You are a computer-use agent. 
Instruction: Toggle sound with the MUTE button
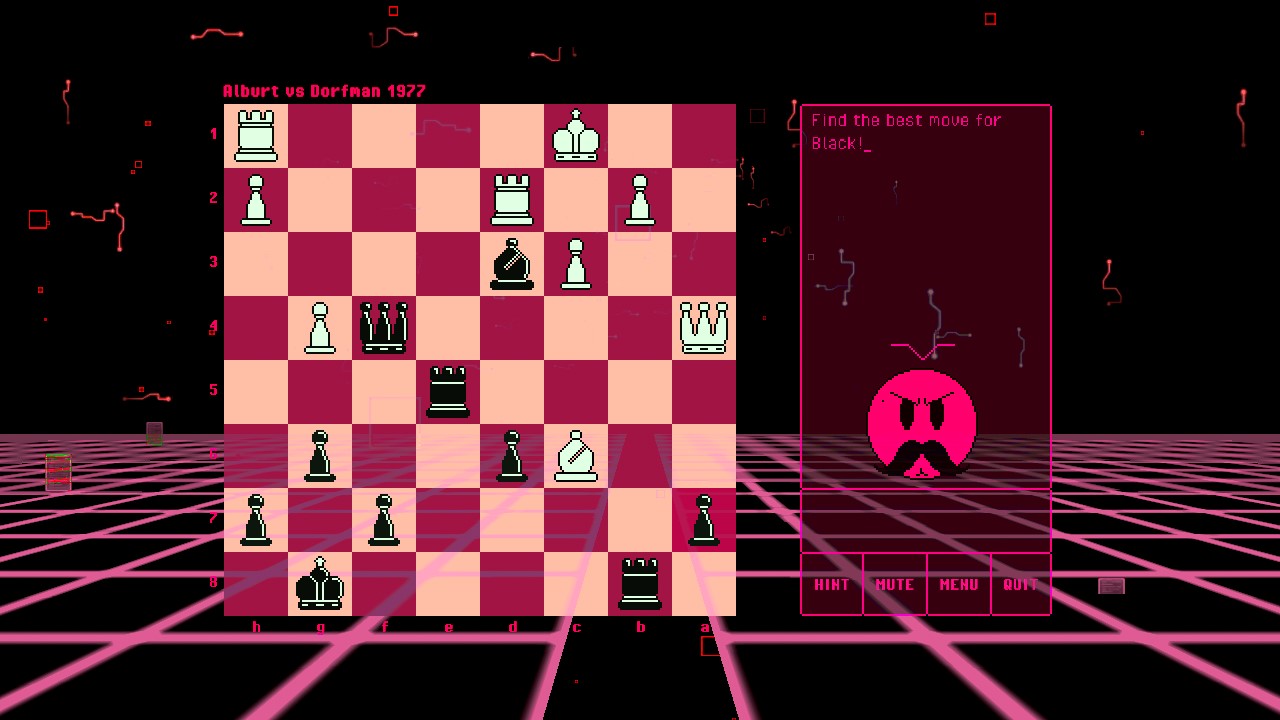click(x=894, y=584)
